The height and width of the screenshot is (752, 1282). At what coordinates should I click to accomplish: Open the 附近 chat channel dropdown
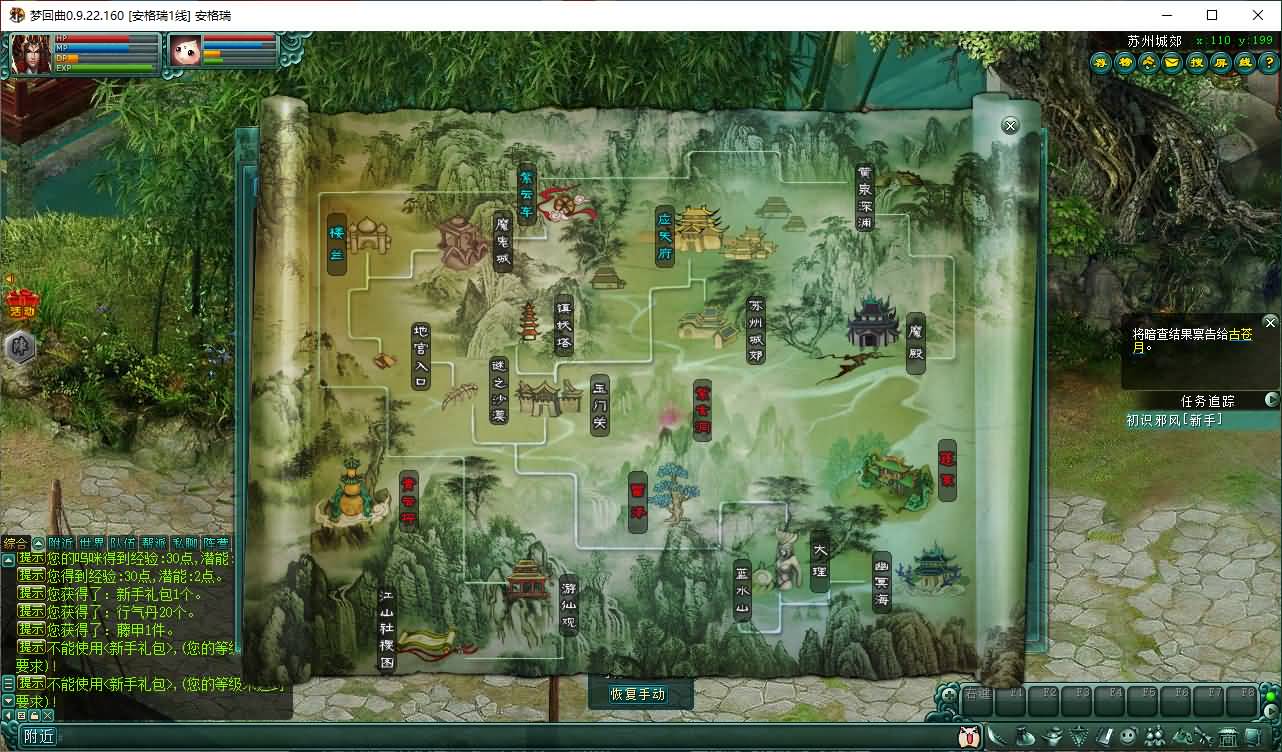point(39,736)
